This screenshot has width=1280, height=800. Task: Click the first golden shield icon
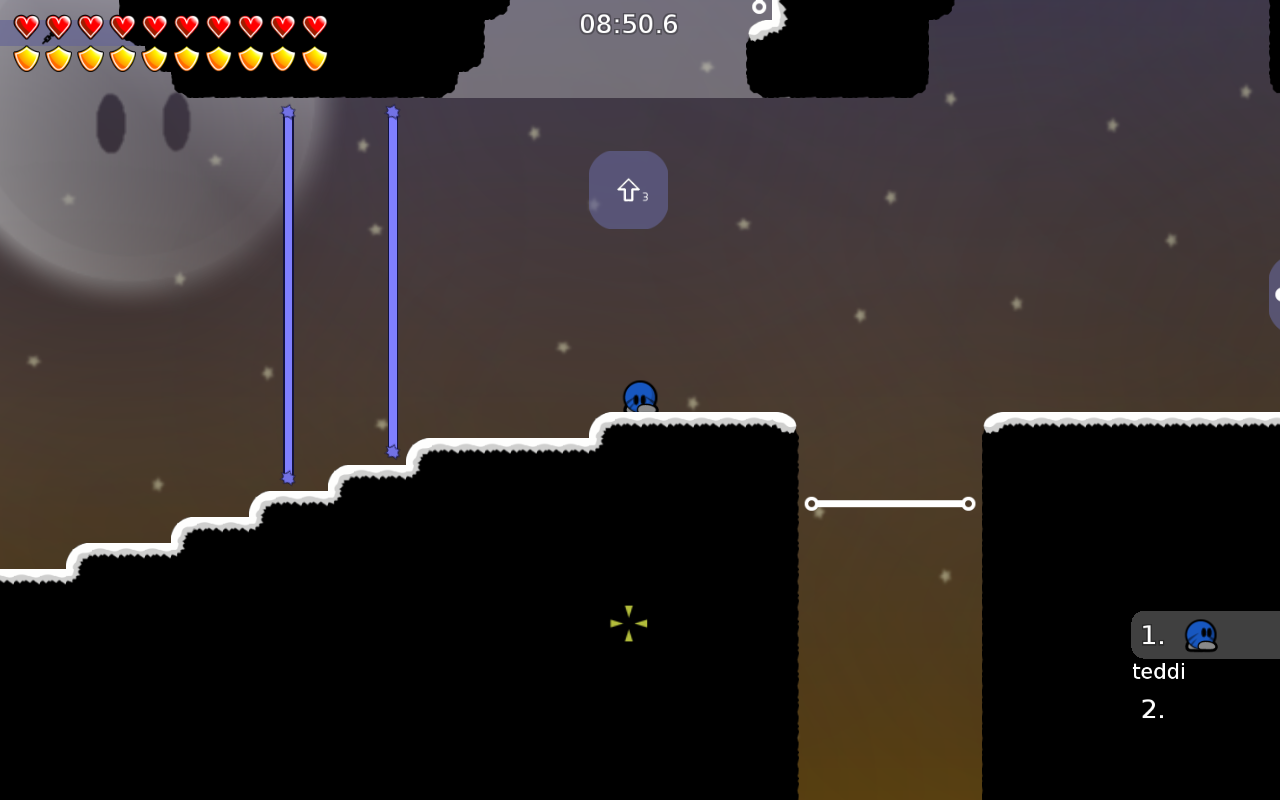pos(27,58)
